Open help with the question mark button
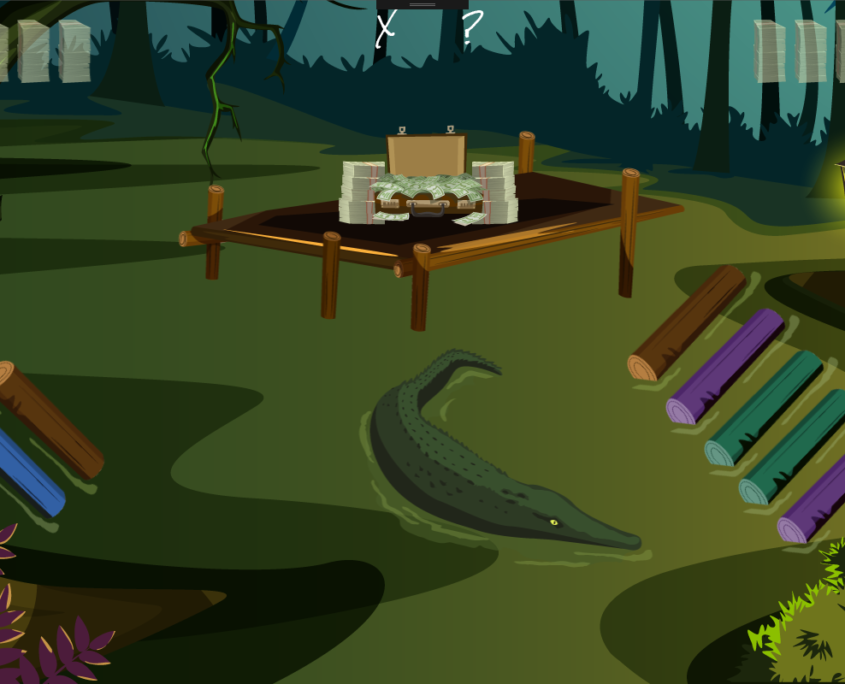Screen dimensions: 845x684 [x=470, y=30]
